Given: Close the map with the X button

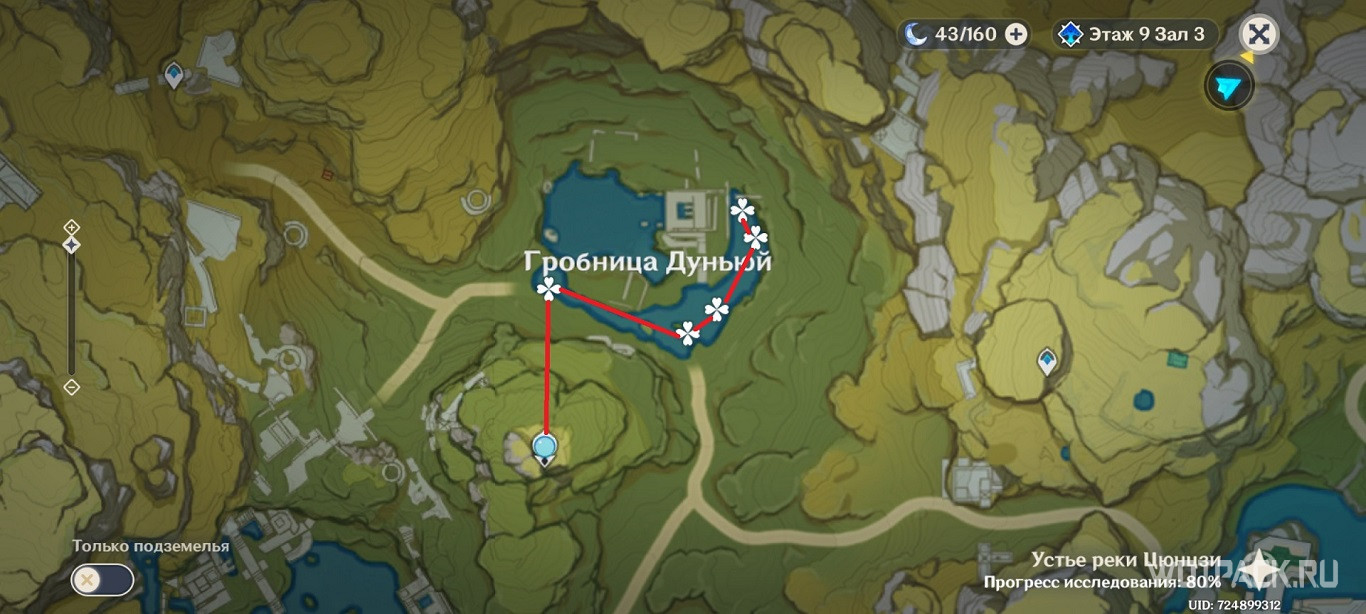Looking at the screenshot, I should (x=1260, y=35).
